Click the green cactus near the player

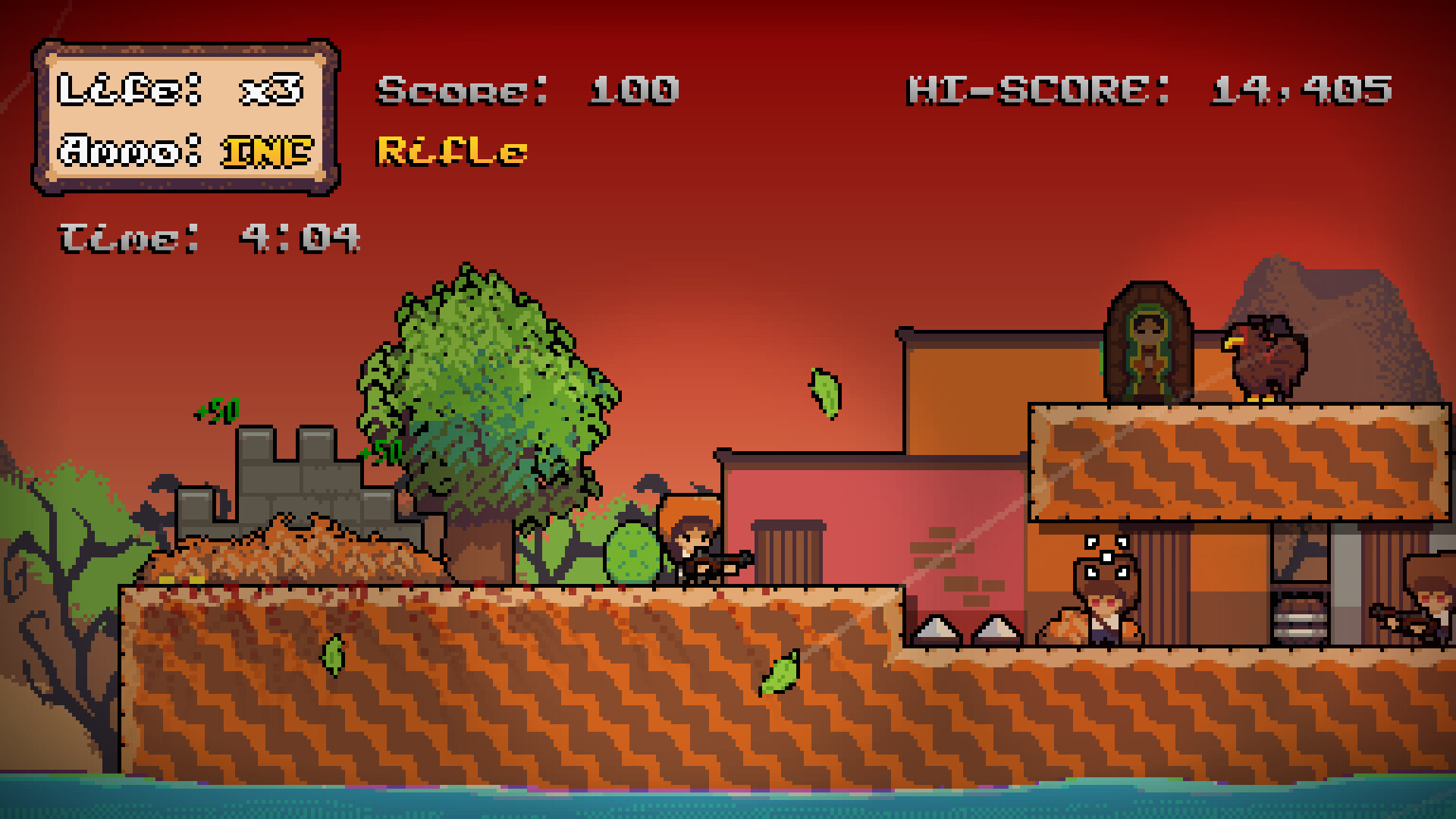point(629,554)
